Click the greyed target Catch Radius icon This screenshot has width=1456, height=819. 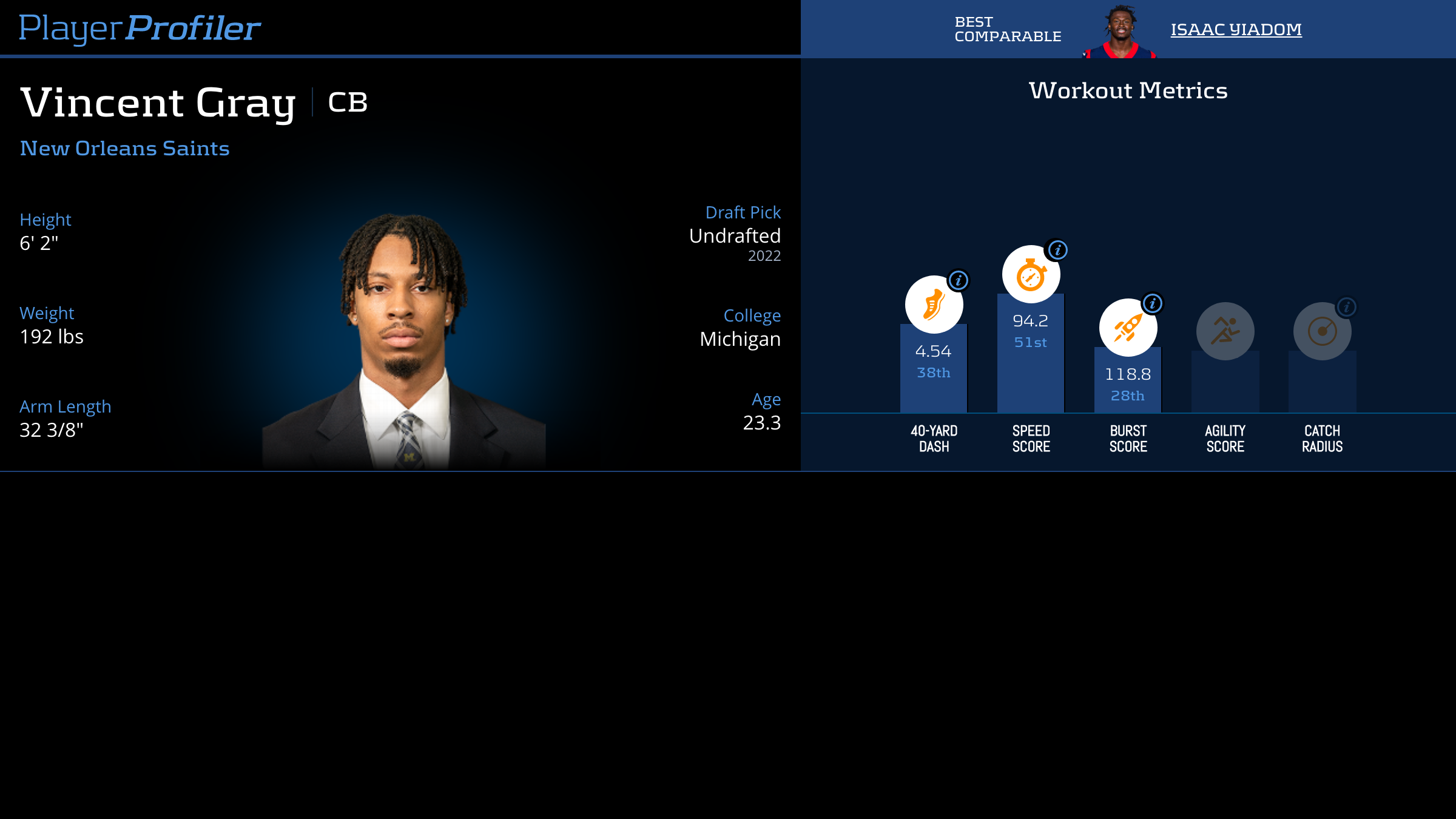pyautogui.click(x=1322, y=331)
